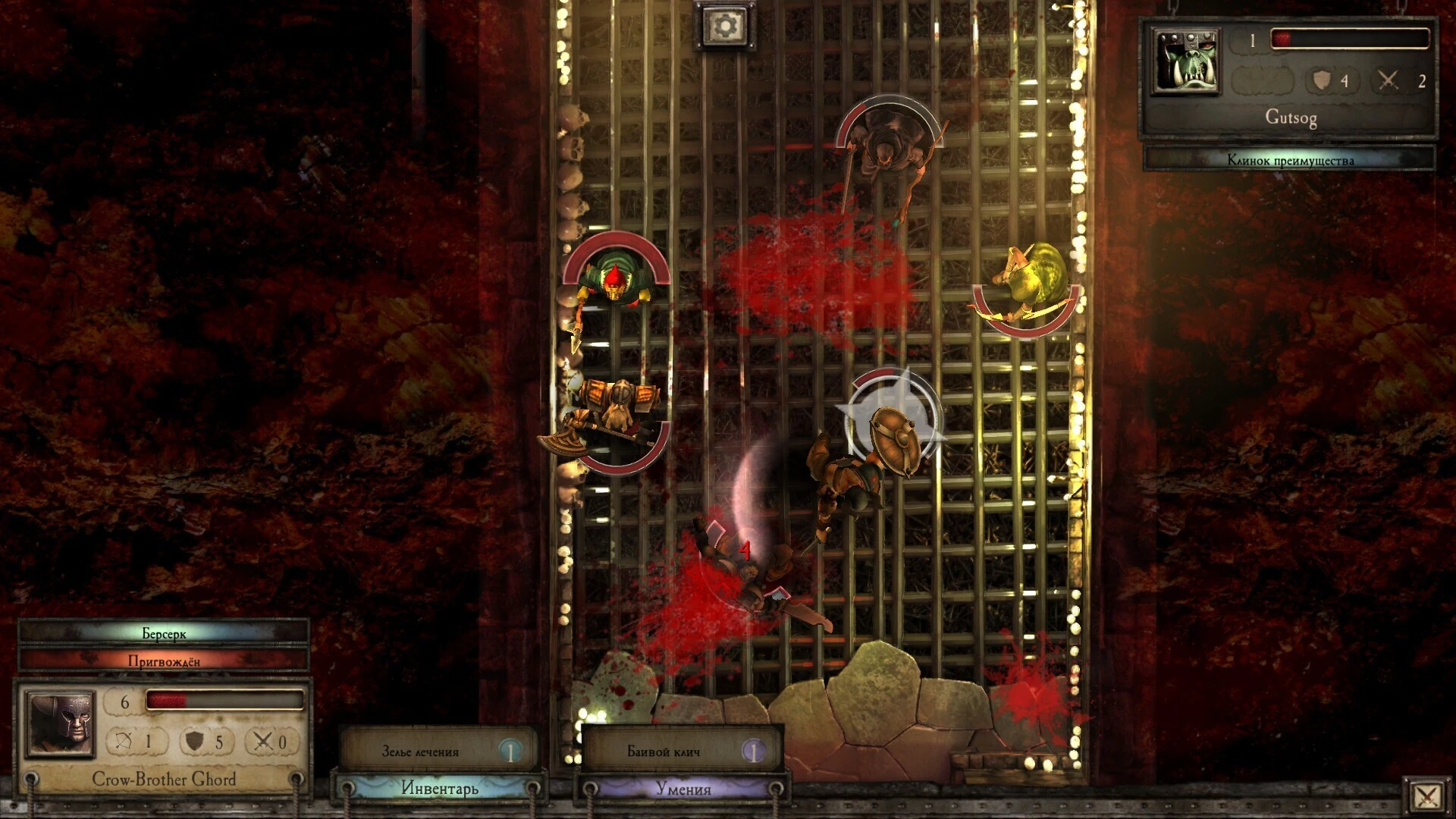1456x819 pixels.
Task: Open the Инвентарь panel
Action: (x=439, y=789)
